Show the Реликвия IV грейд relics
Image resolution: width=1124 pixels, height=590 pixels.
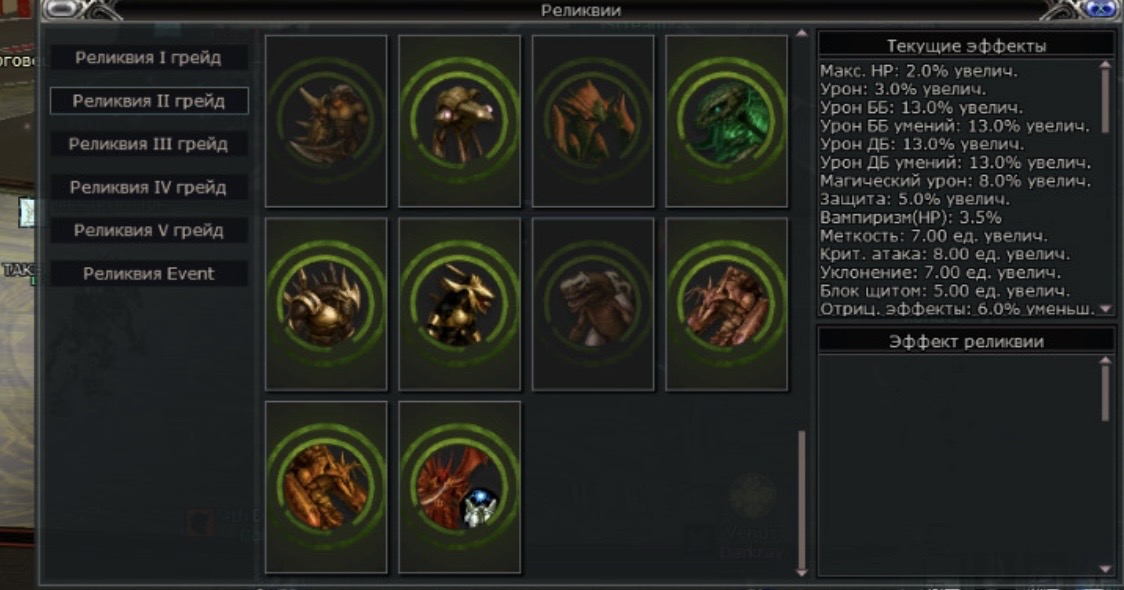(x=148, y=187)
